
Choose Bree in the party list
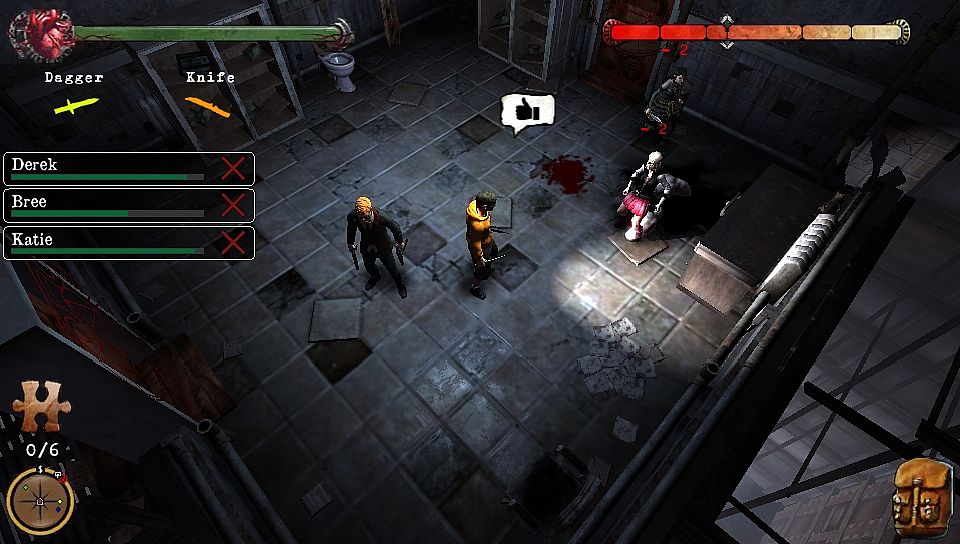coord(110,205)
